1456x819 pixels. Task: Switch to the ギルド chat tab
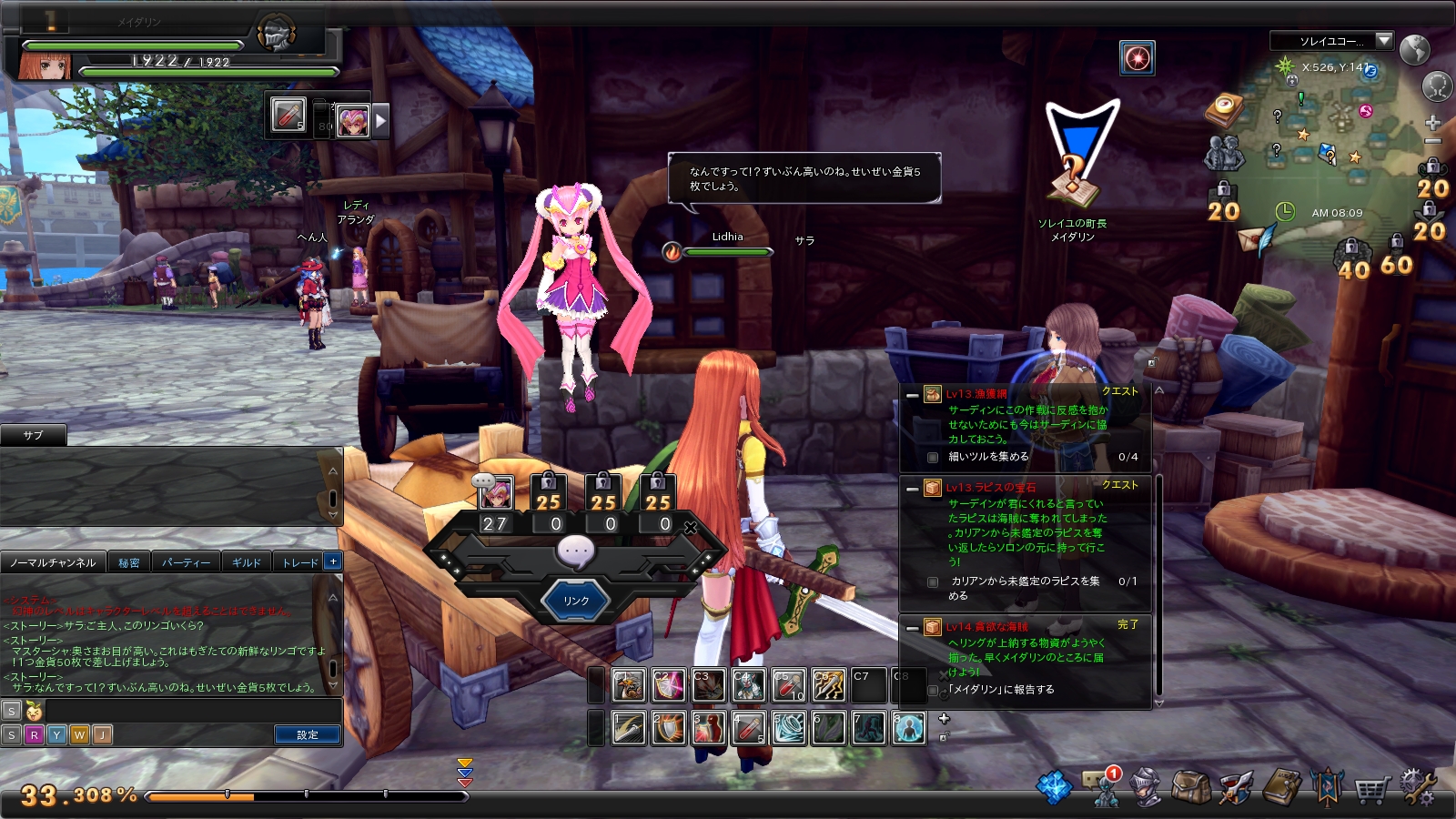tap(246, 562)
